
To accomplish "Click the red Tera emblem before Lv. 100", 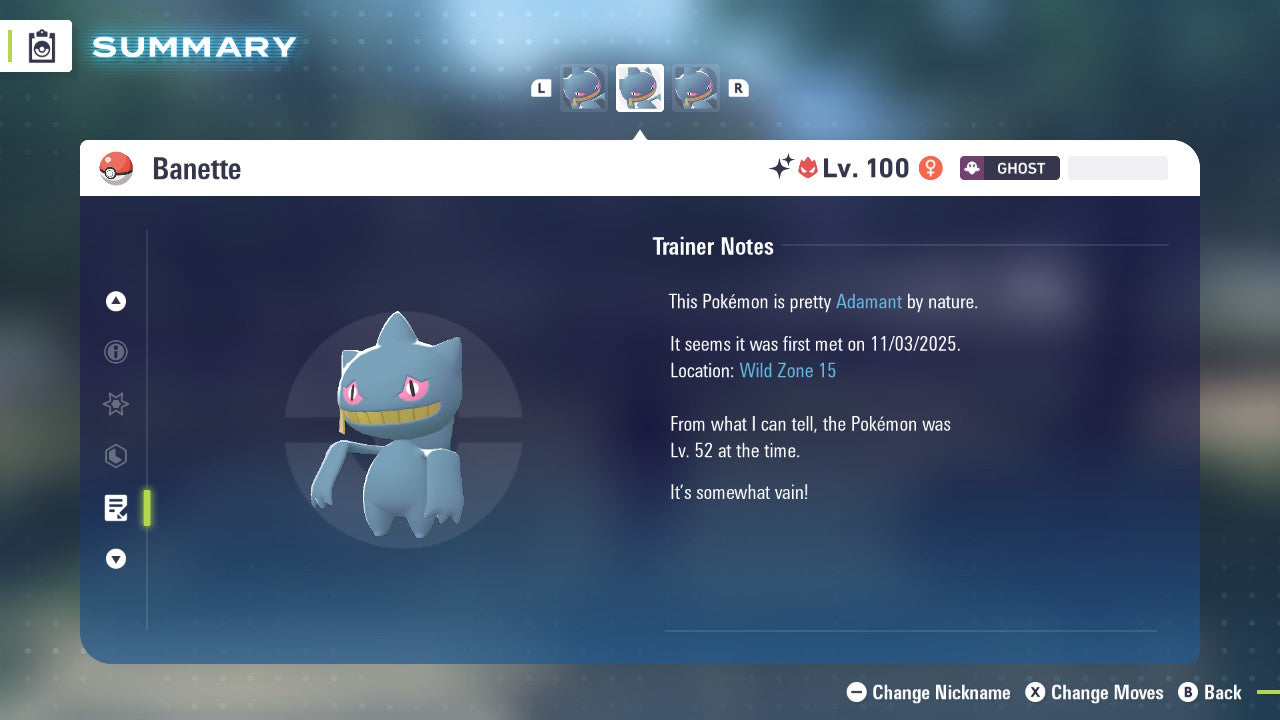I will point(810,168).
